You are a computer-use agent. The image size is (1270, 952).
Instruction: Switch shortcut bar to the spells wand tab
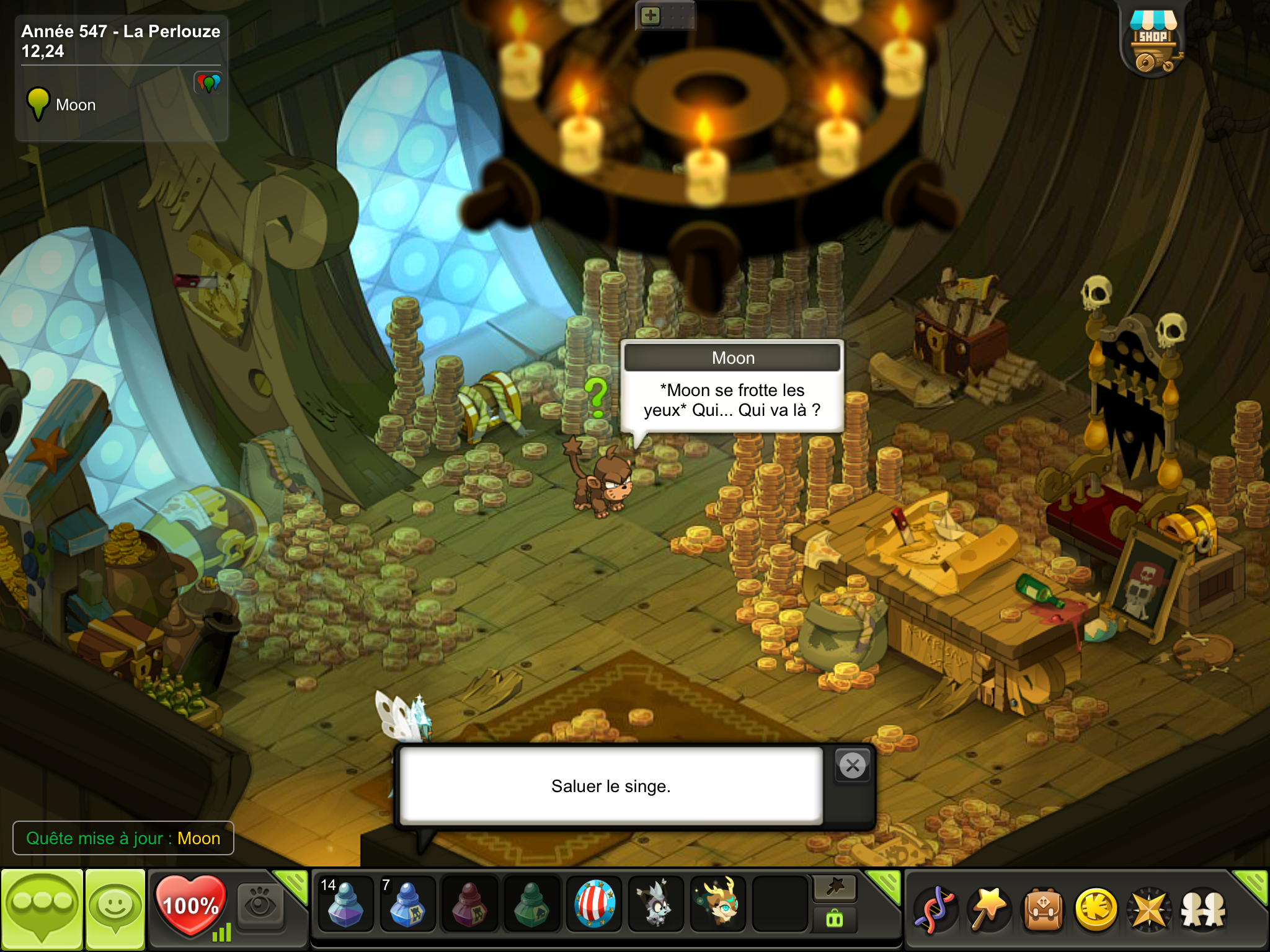[x=835, y=888]
